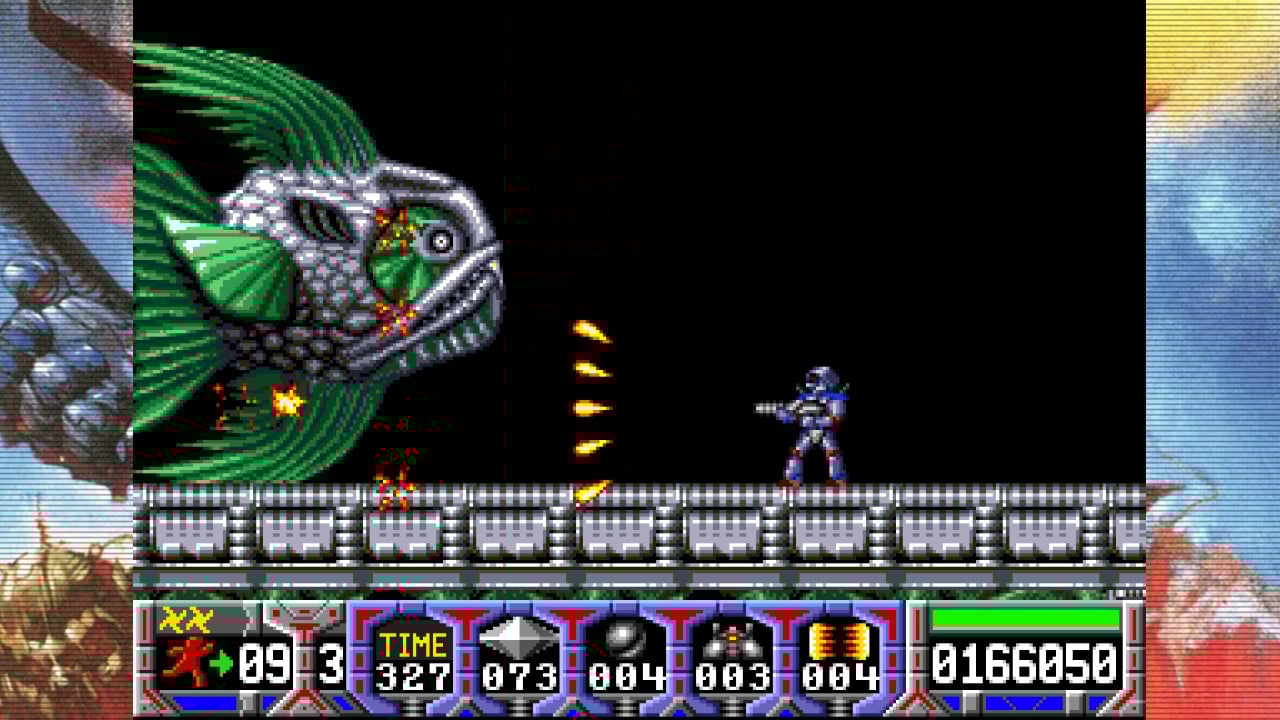Activate the gray sphere weapon icon
1280x720 pixels.
pos(624,637)
